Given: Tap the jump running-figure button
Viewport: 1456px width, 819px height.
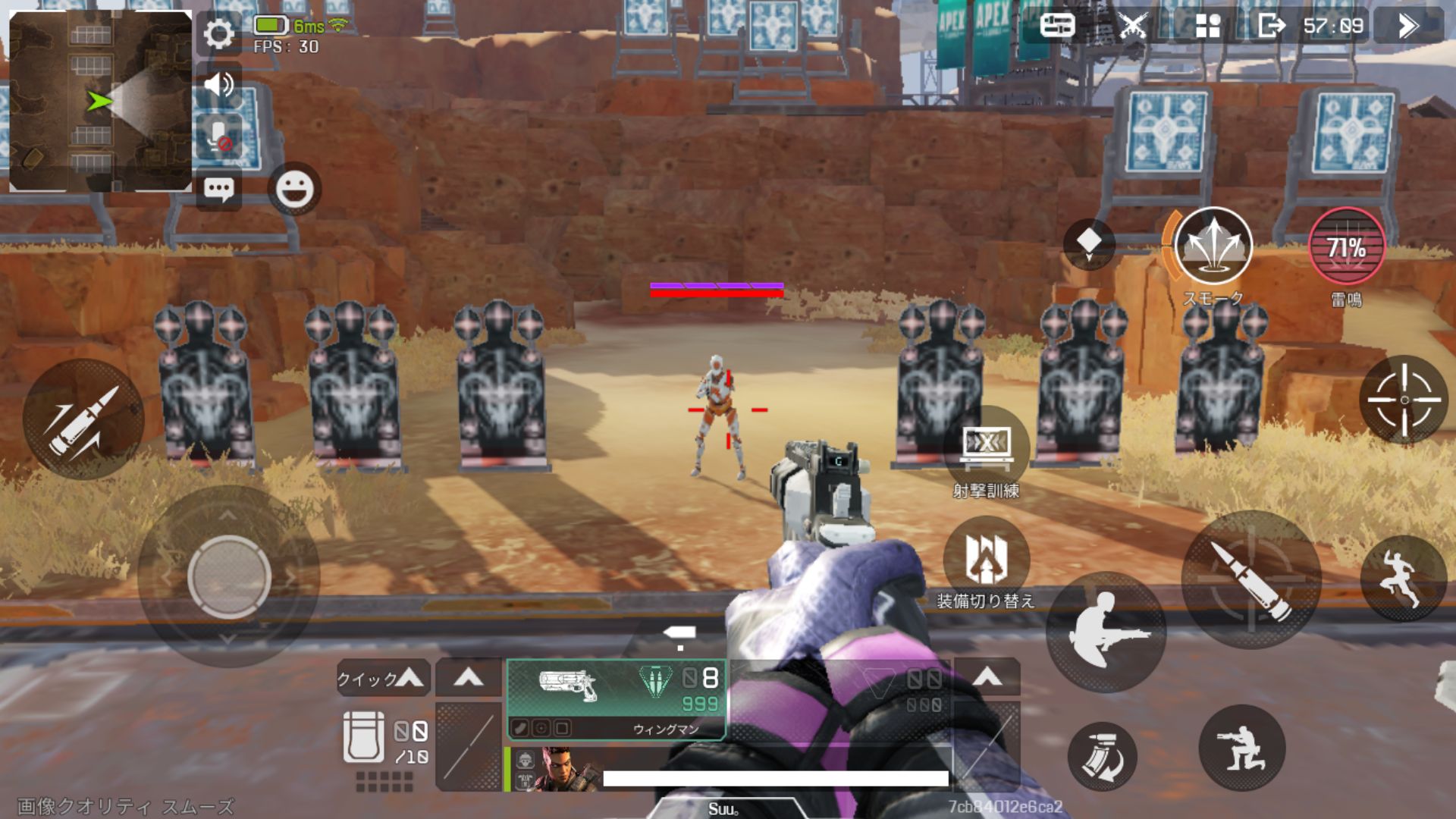Looking at the screenshot, I should (x=1402, y=578).
